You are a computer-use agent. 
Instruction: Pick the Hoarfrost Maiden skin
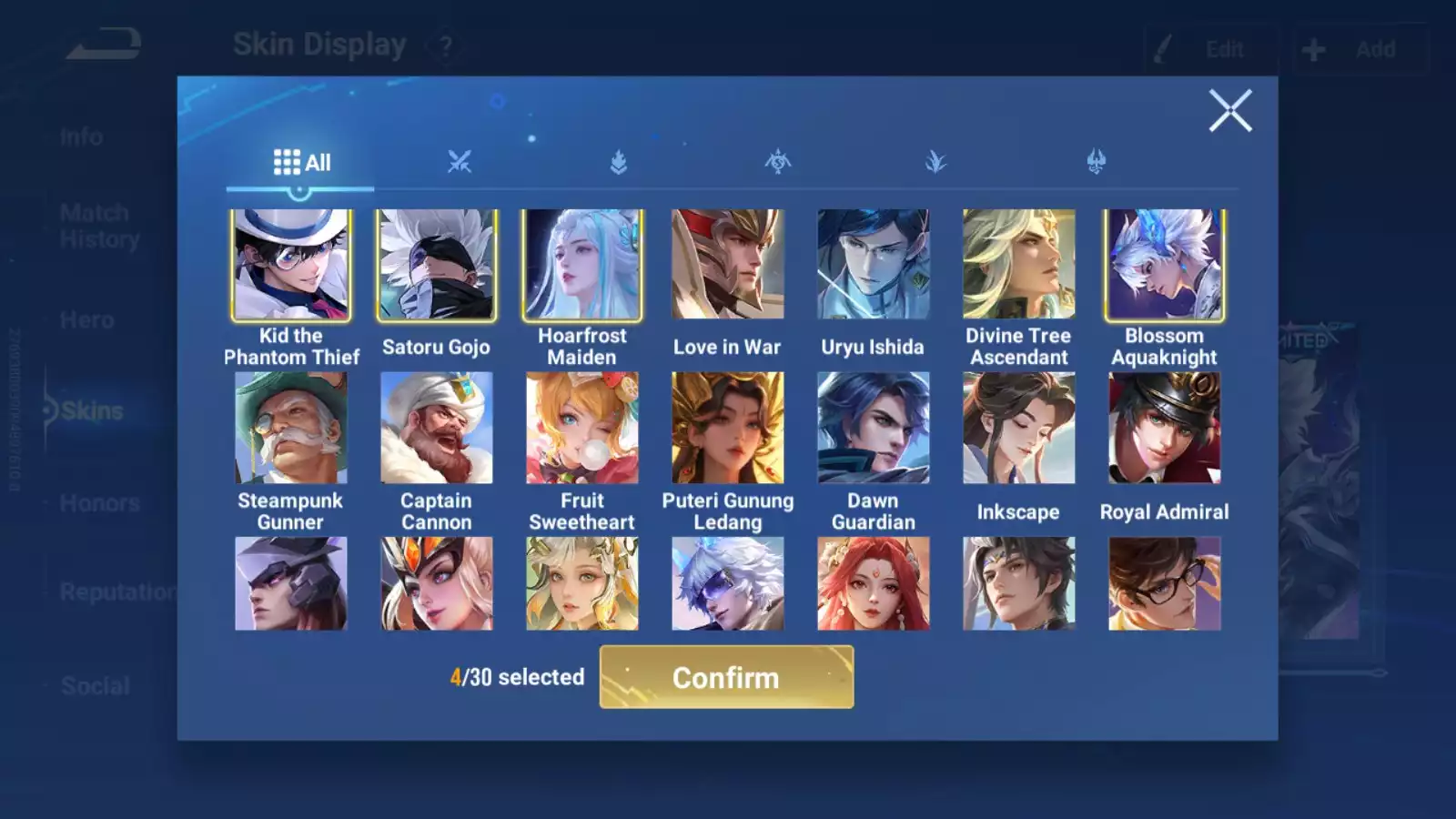coord(582,265)
